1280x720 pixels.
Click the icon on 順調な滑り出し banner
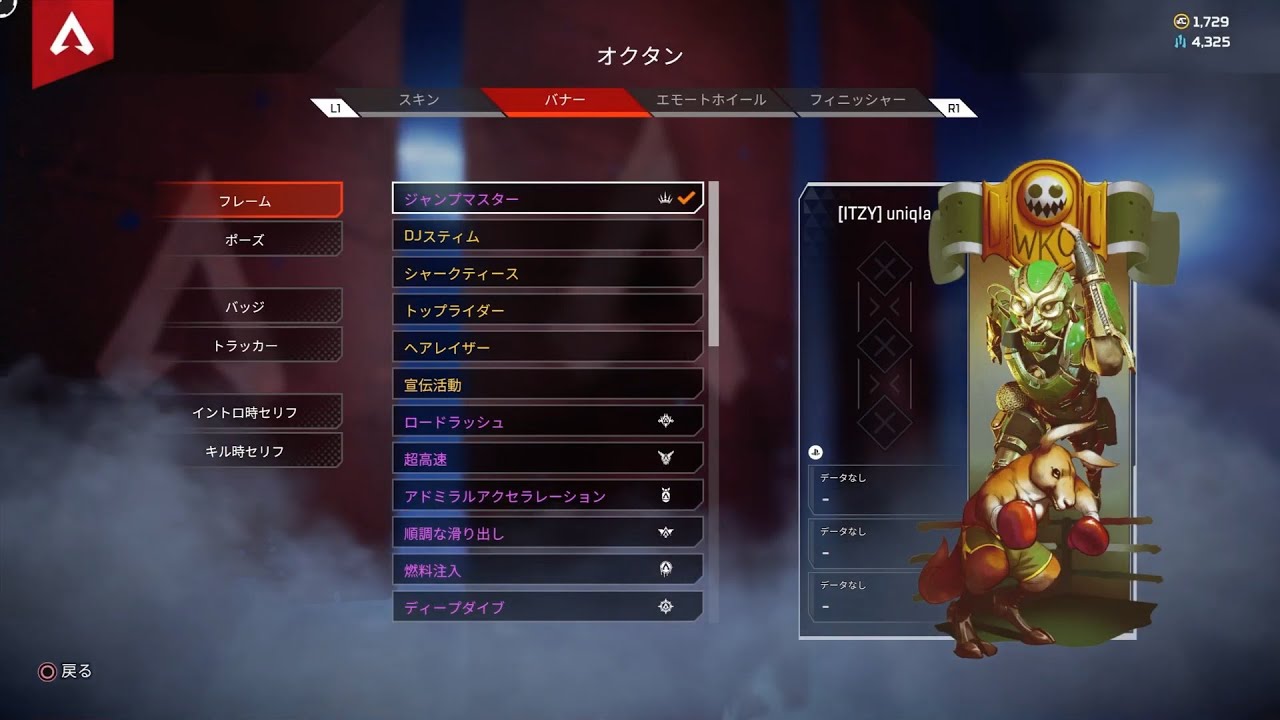click(668, 531)
